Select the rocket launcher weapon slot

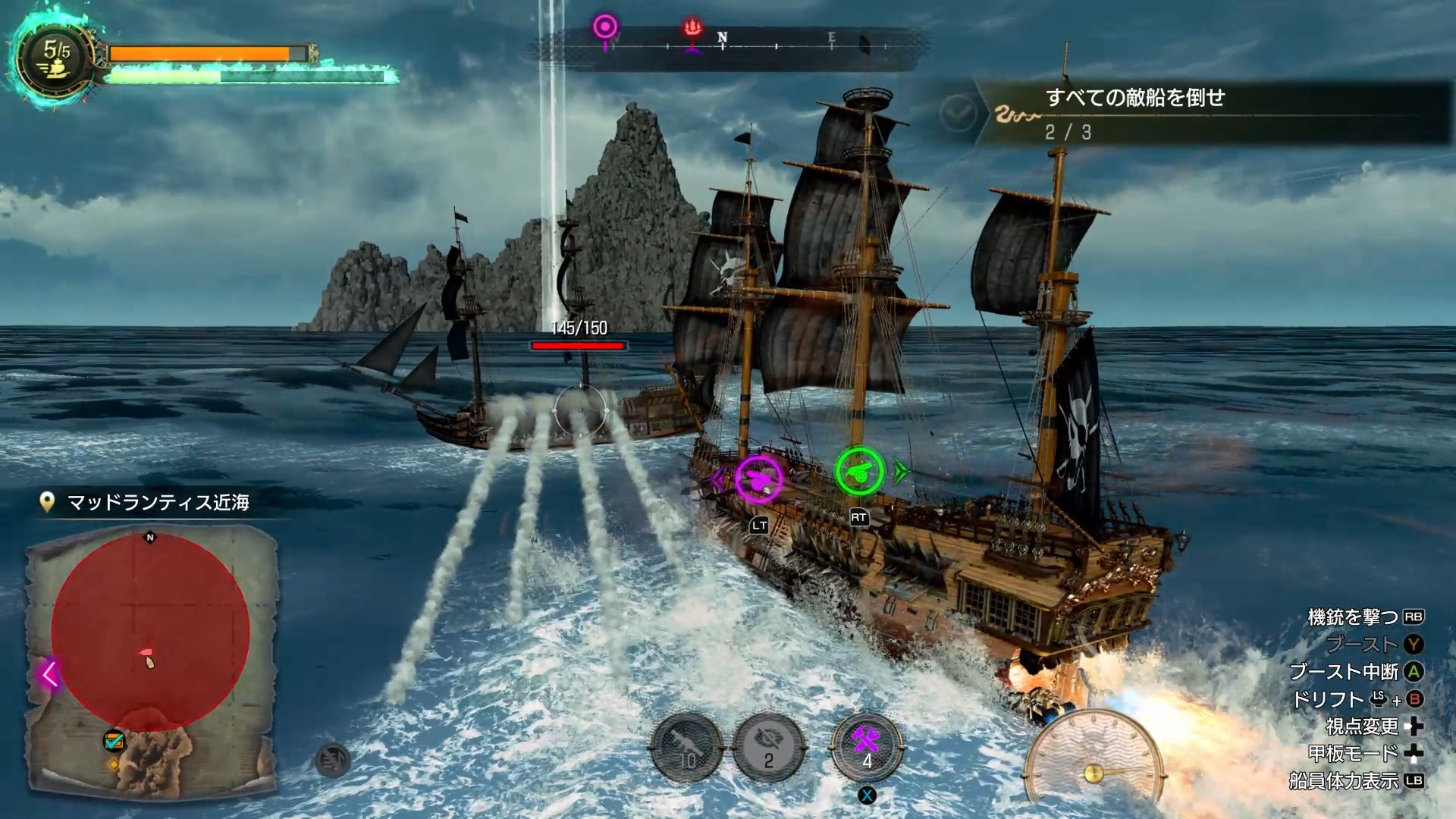pos(687,748)
